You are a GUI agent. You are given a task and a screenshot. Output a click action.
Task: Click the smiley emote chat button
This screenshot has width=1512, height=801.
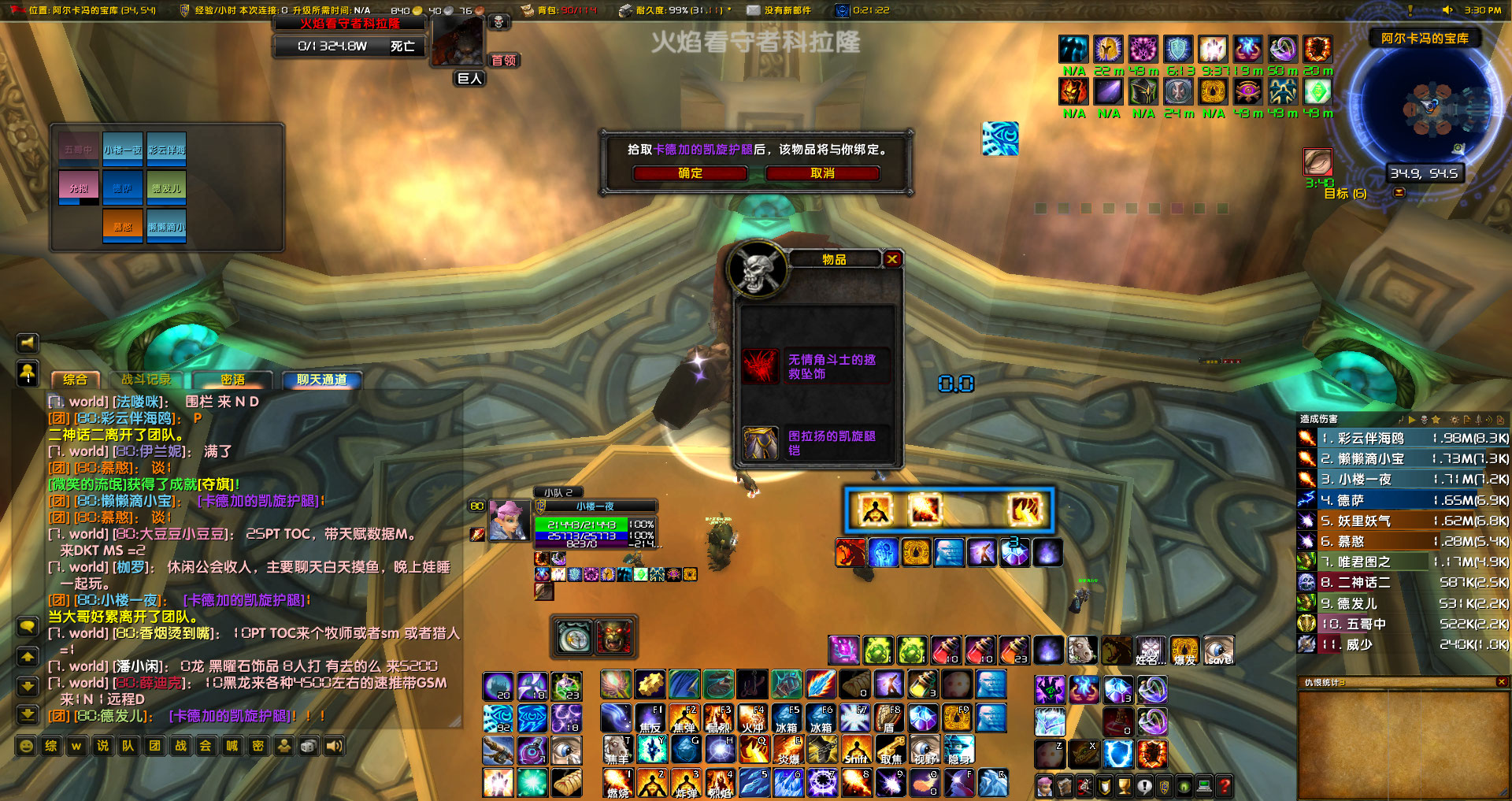pos(27,746)
